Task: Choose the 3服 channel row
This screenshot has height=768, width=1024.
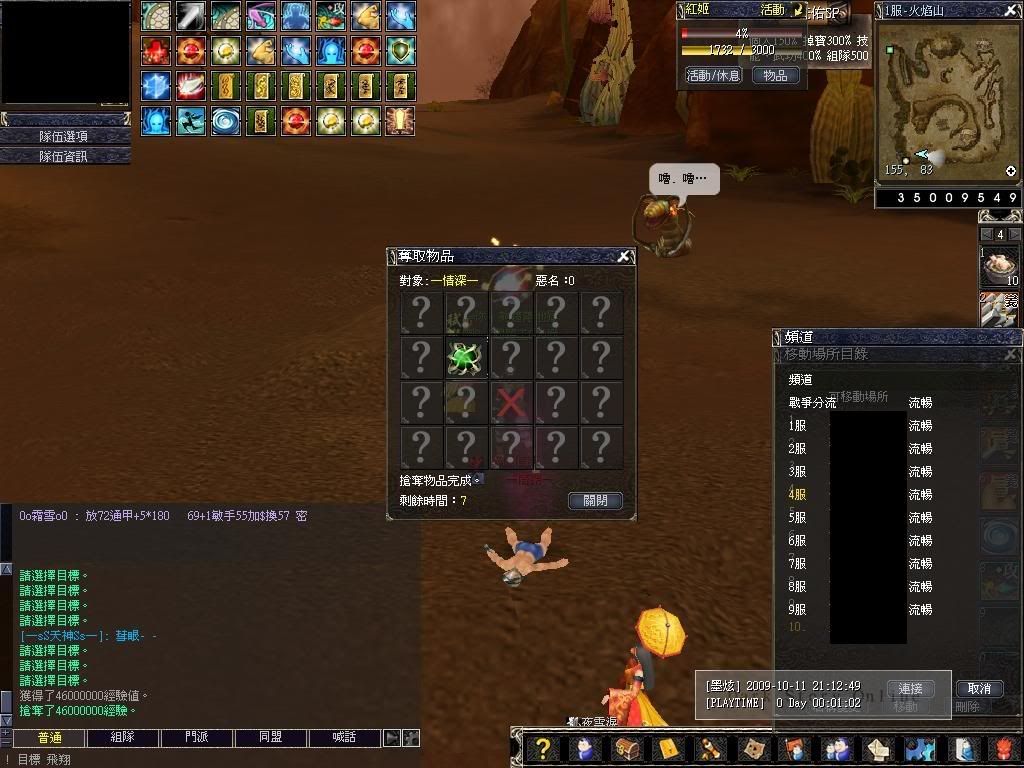Action: 797,471
